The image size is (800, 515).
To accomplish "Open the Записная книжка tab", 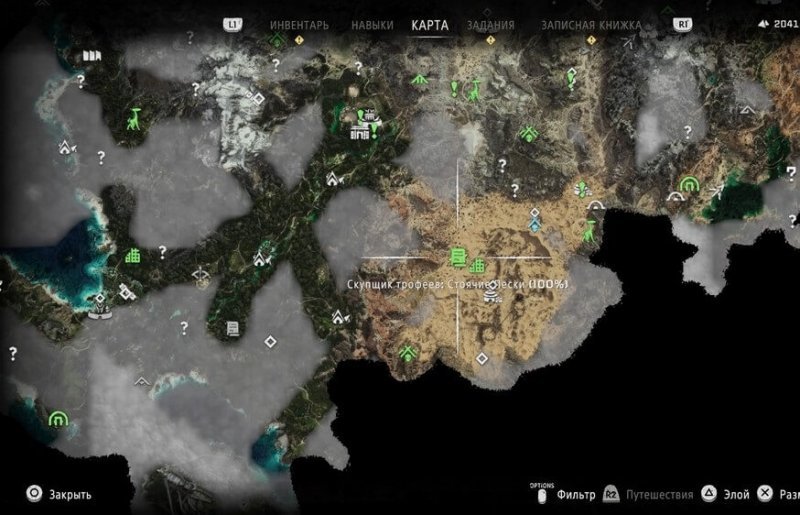I will 577,25.
